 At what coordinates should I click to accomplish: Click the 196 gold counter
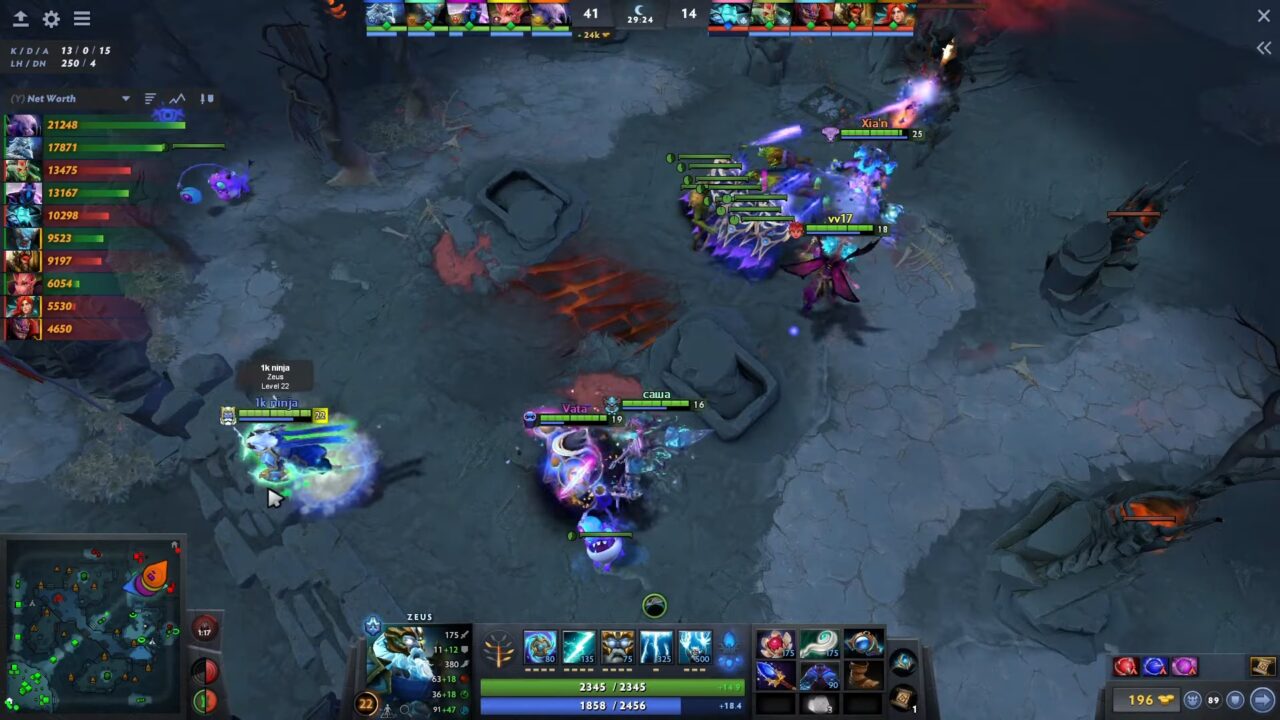pos(1145,700)
